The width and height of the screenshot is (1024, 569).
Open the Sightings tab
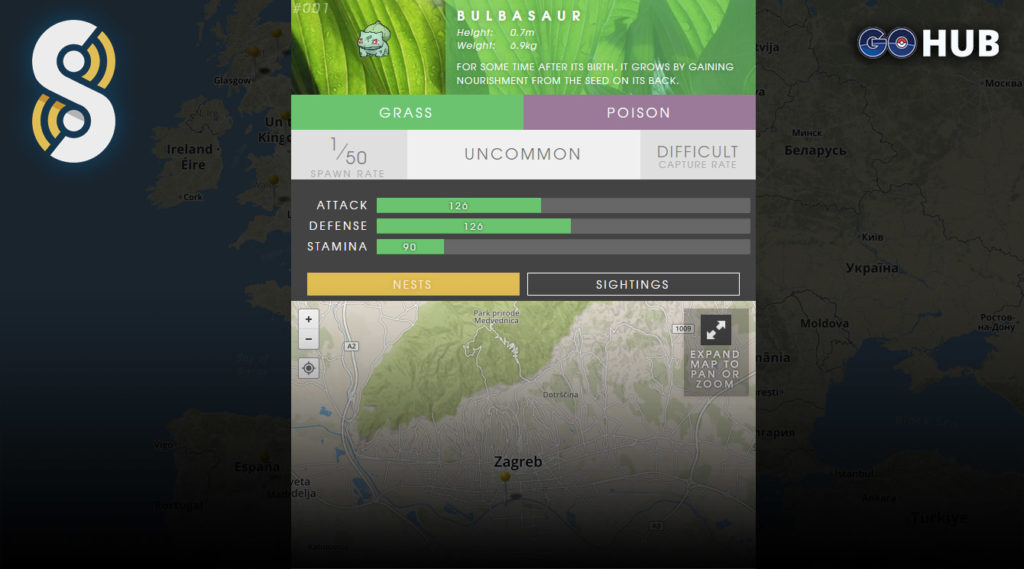tap(633, 284)
